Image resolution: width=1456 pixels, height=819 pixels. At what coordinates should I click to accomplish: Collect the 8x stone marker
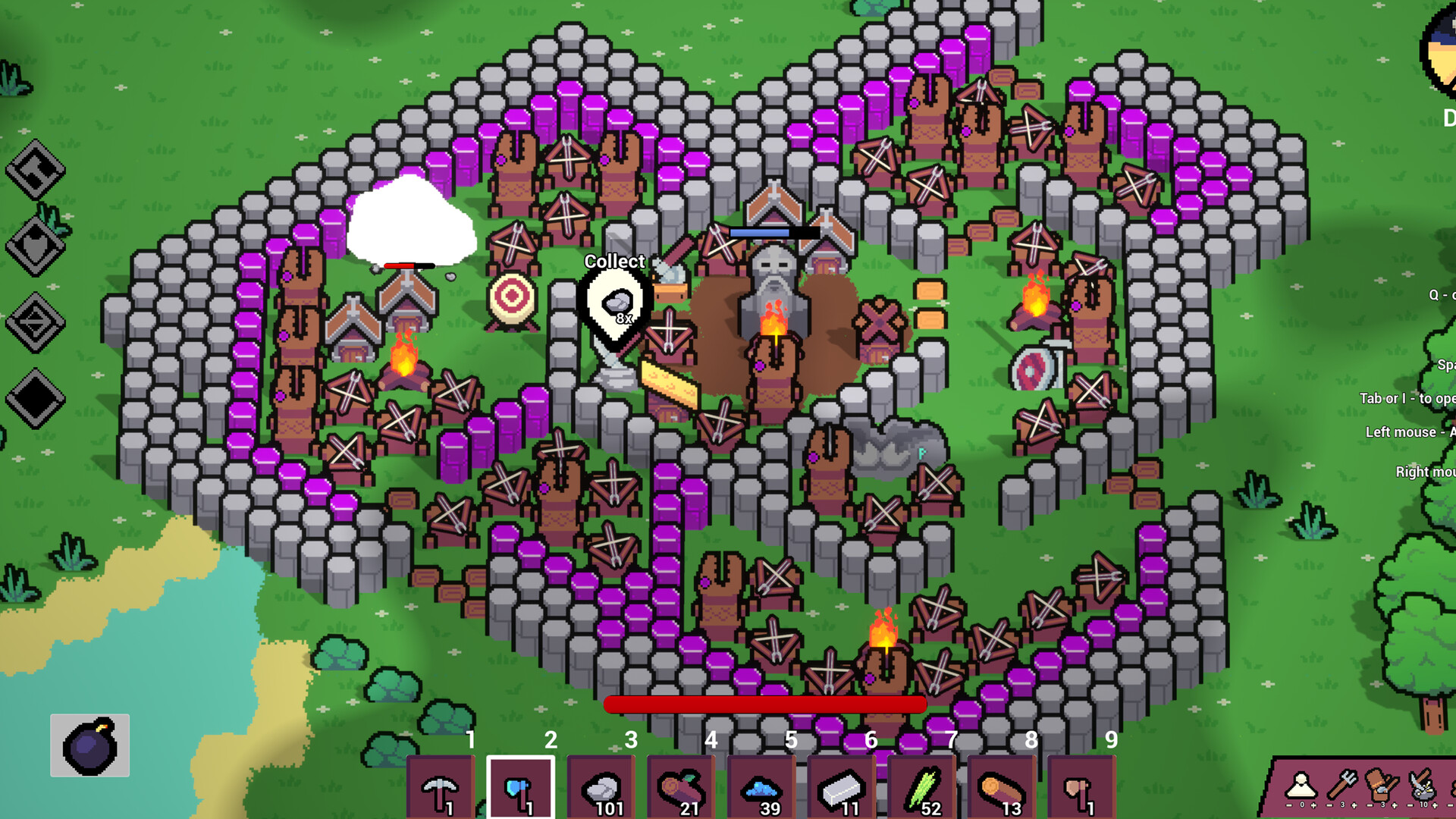coord(618,305)
